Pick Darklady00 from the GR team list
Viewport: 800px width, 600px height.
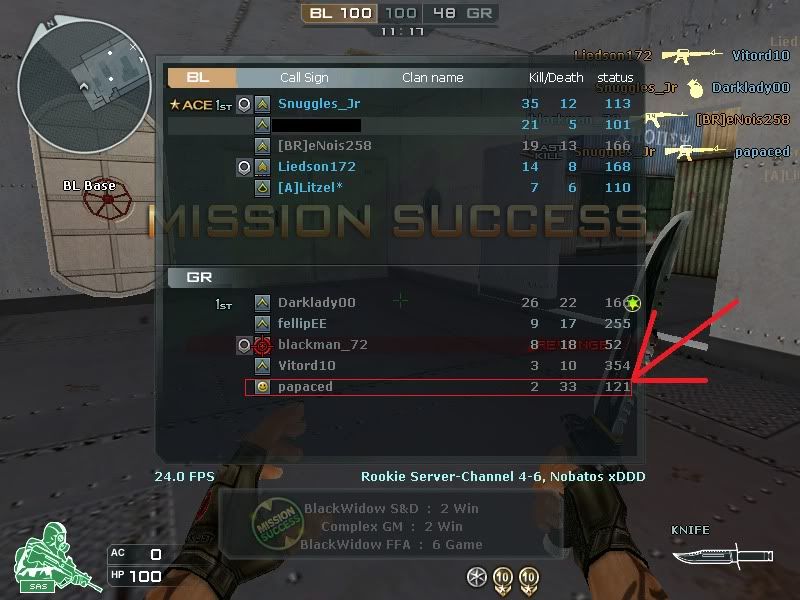tap(316, 303)
